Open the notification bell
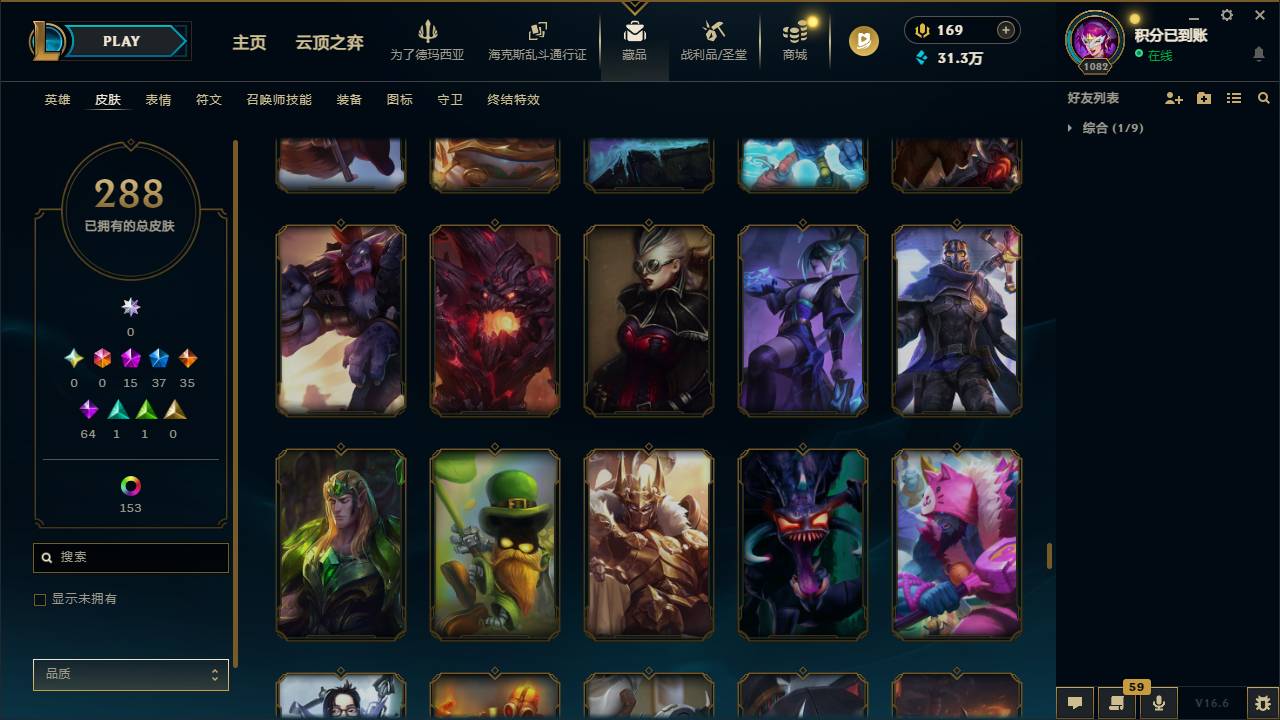Screen dimensions: 1280x720 pos(1258,53)
